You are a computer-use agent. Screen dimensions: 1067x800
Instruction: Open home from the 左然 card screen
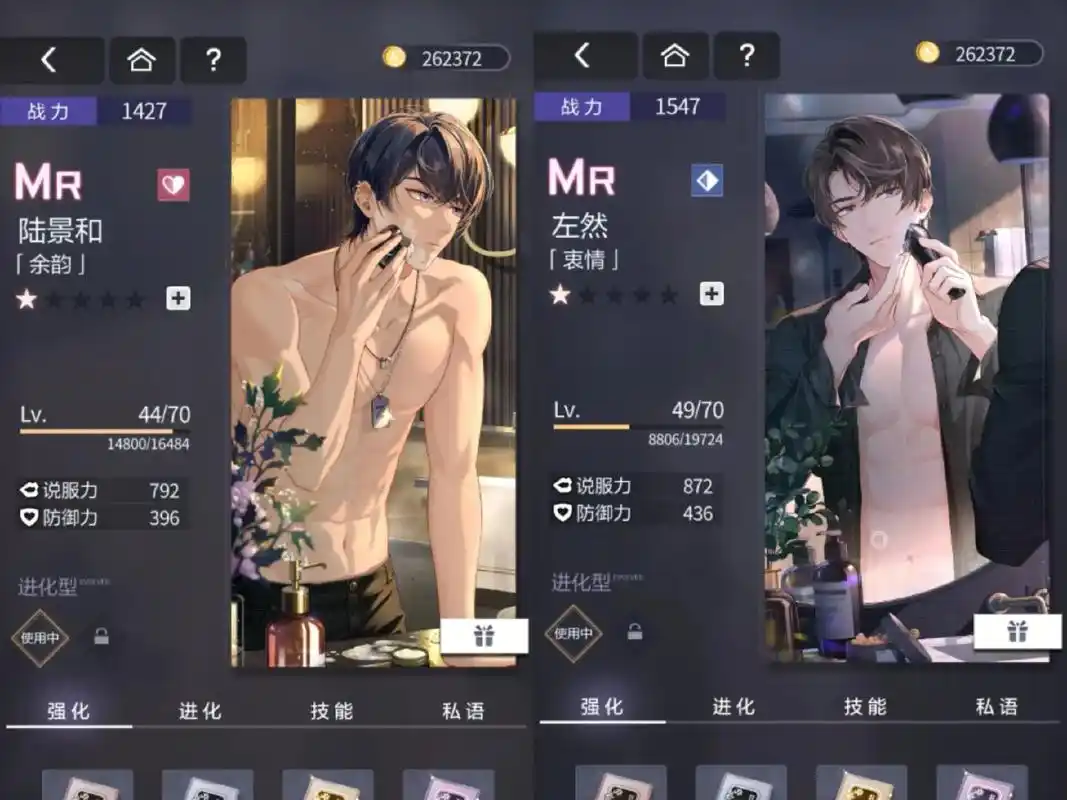click(x=675, y=56)
